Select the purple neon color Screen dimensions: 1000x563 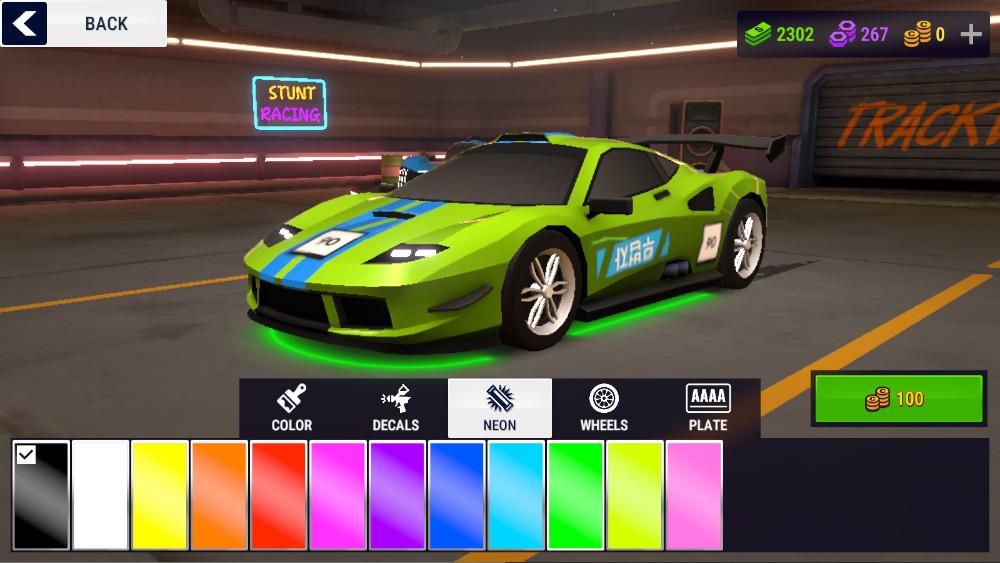point(398,495)
